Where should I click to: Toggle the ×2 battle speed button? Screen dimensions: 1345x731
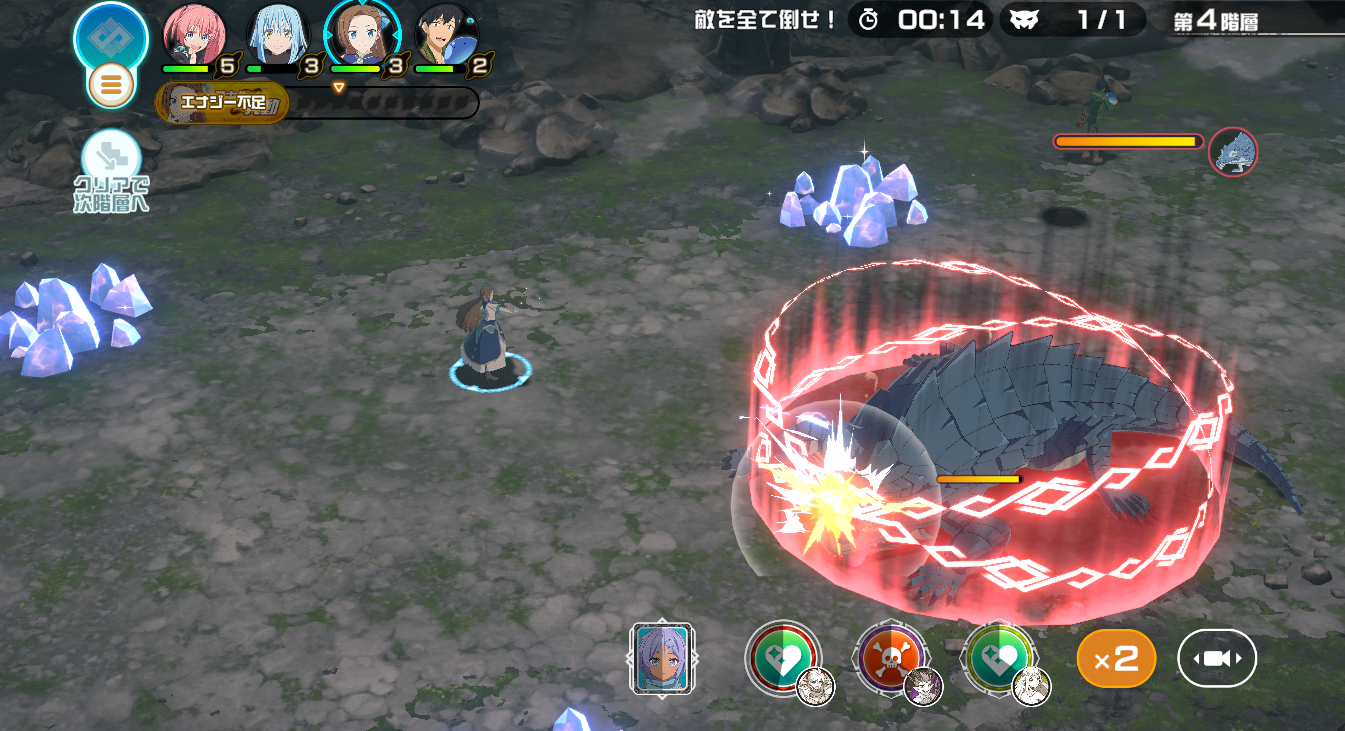[1116, 658]
